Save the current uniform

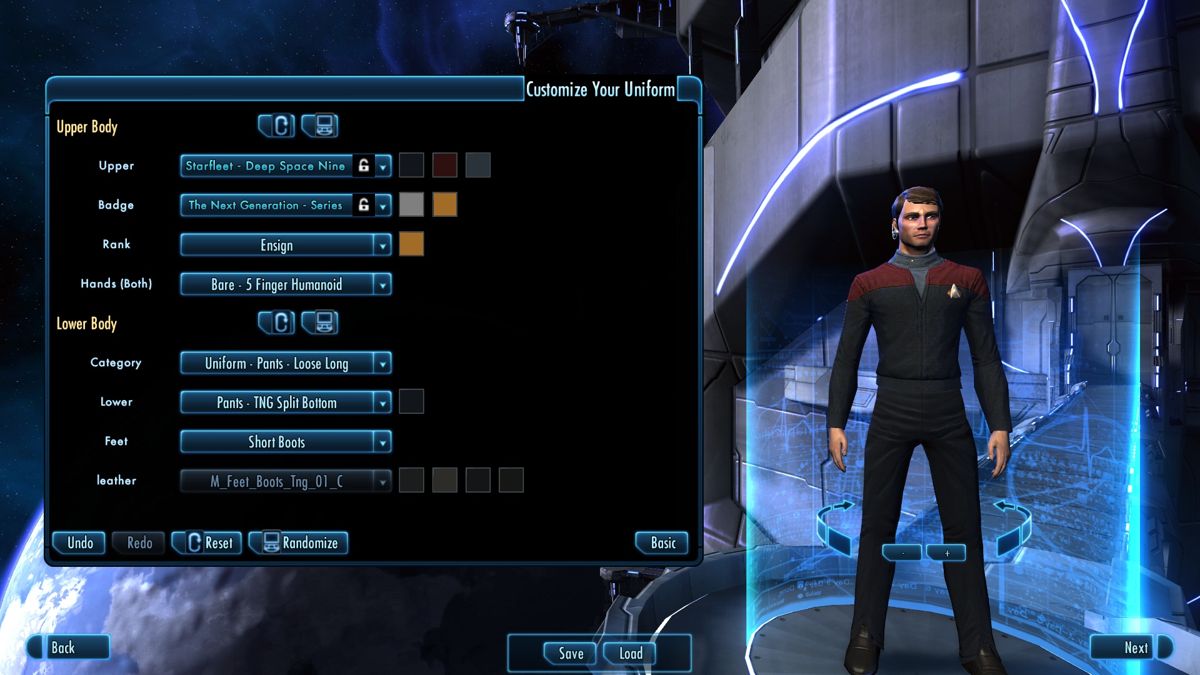[570, 653]
